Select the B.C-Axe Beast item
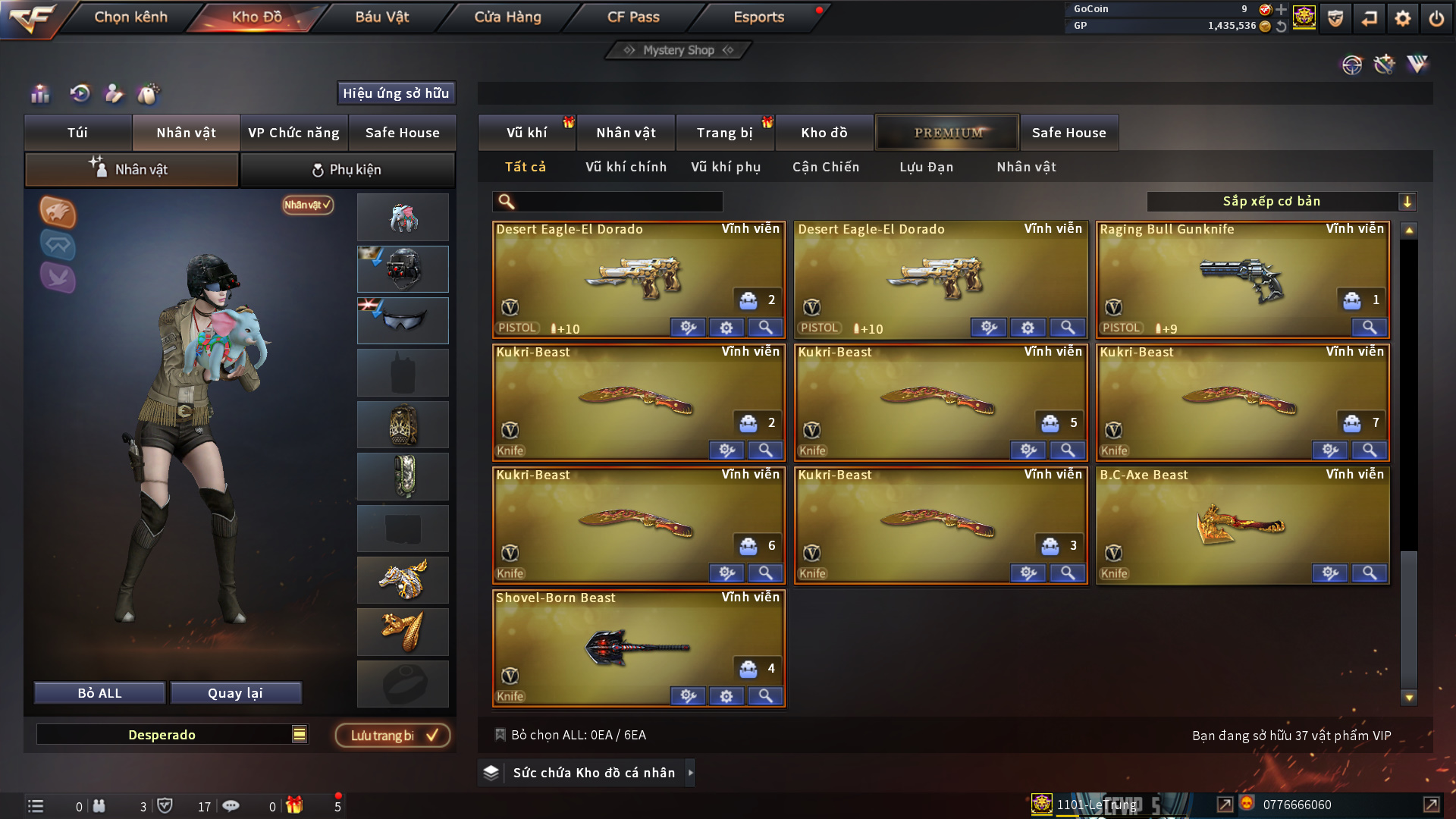The image size is (1456, 819). click(x=1242, y=523)
